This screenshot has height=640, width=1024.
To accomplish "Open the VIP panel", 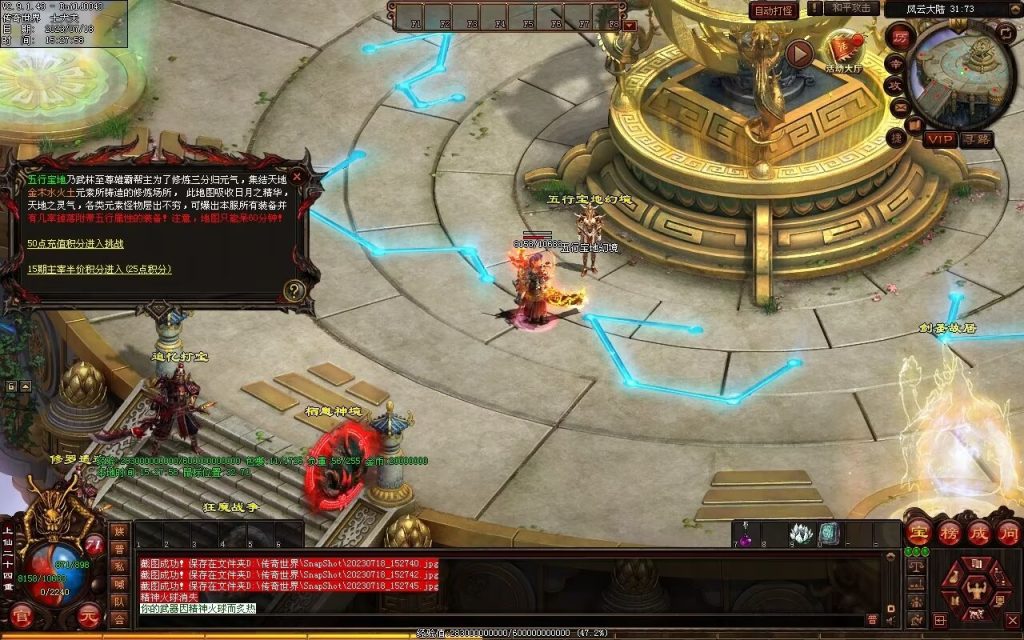I will [x=938, y=139].
